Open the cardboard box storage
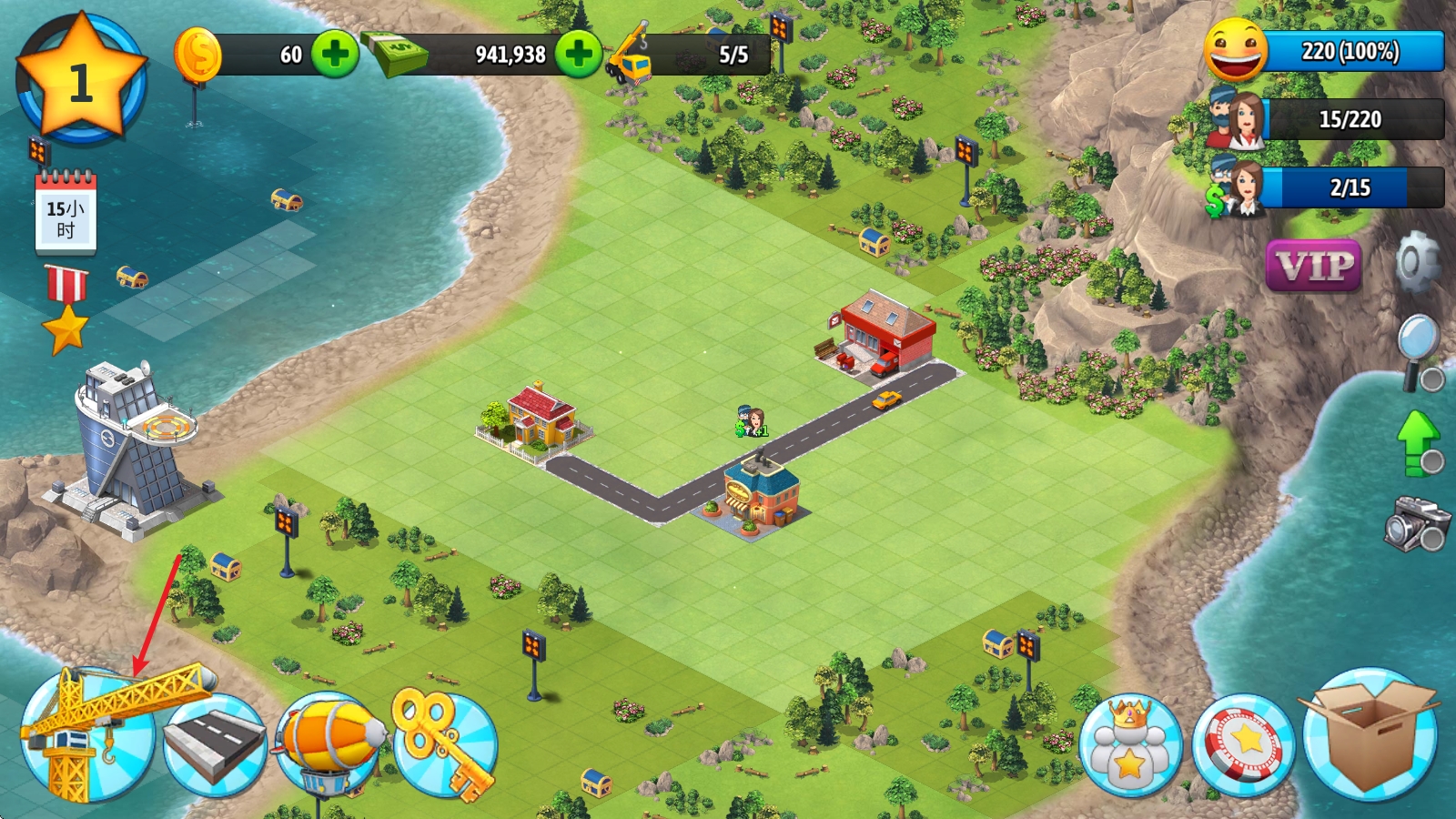1456x819 pixels. tap(1370, 735)
